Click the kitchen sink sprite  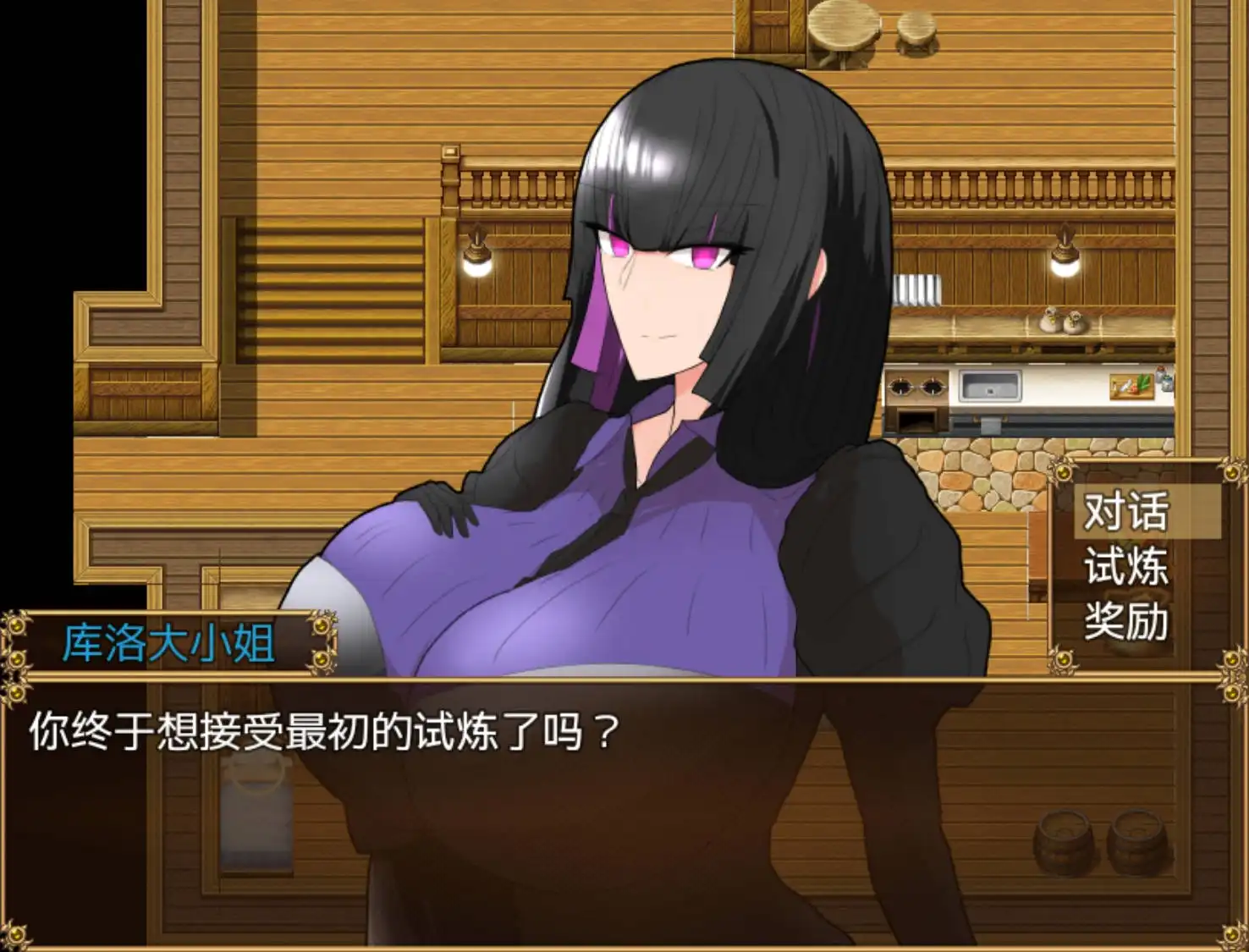tap(990, 385)
